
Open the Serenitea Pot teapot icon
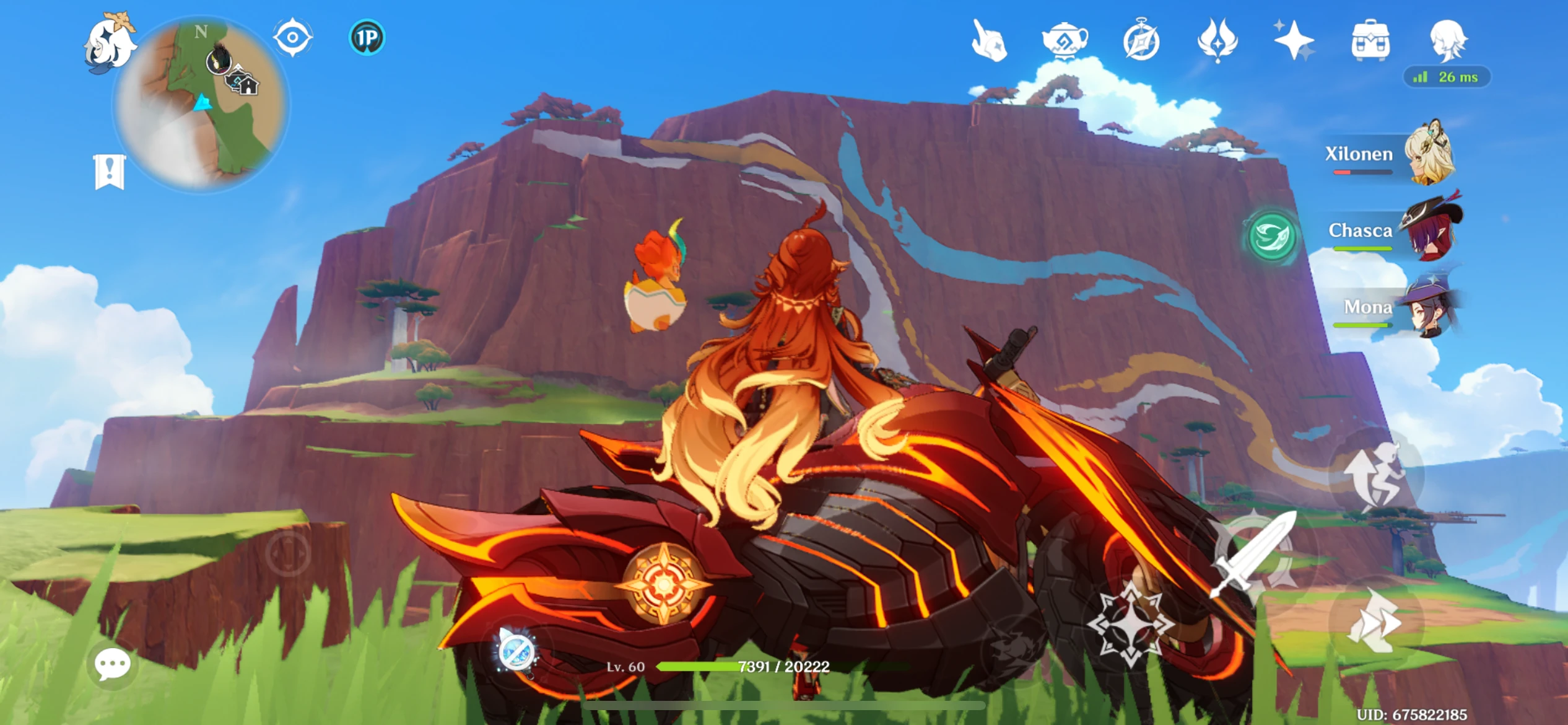pyautogui.click(x=1066, y=40)
